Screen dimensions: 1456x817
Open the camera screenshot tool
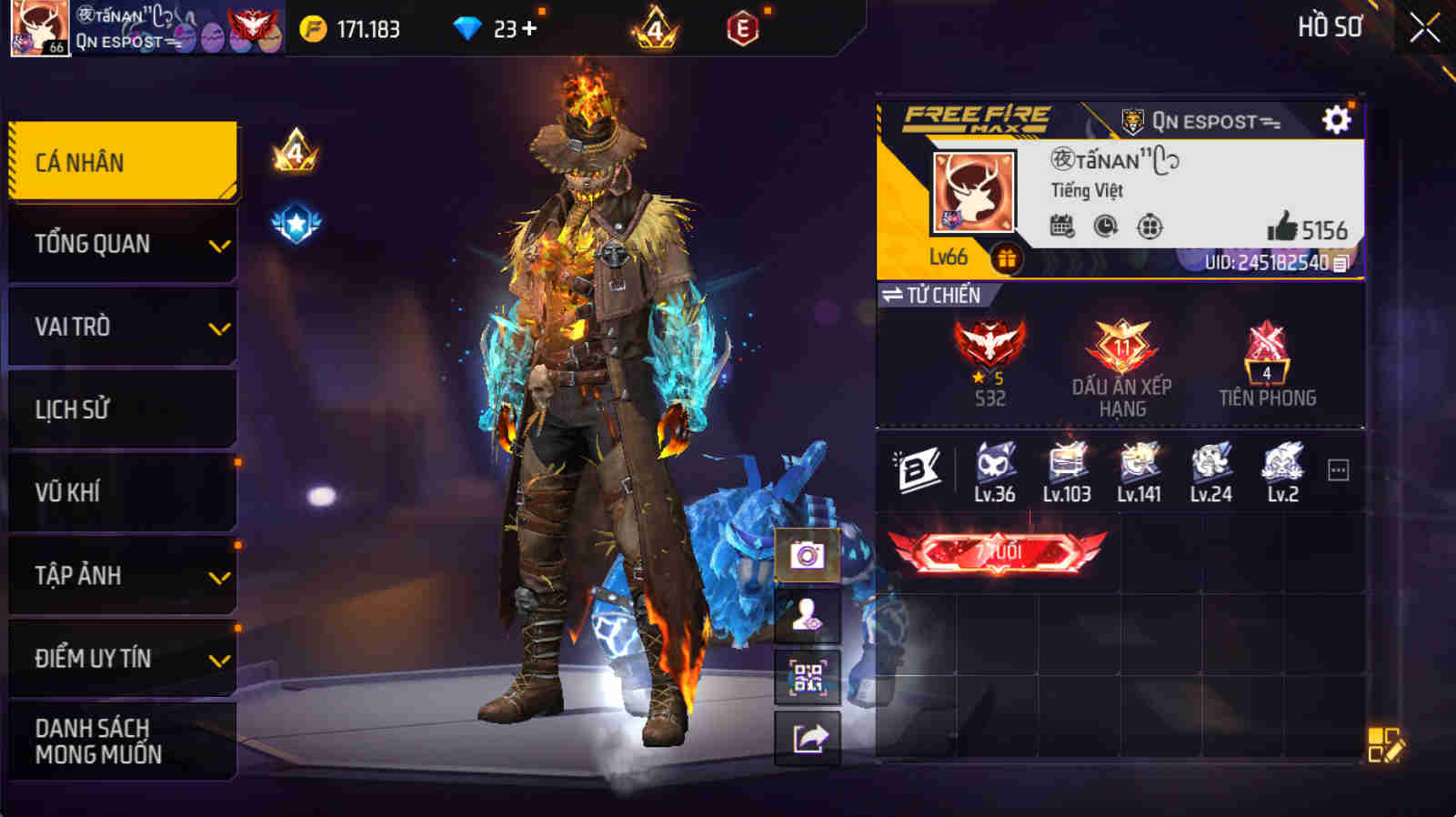pyautogui.click(x=806, y=551)
